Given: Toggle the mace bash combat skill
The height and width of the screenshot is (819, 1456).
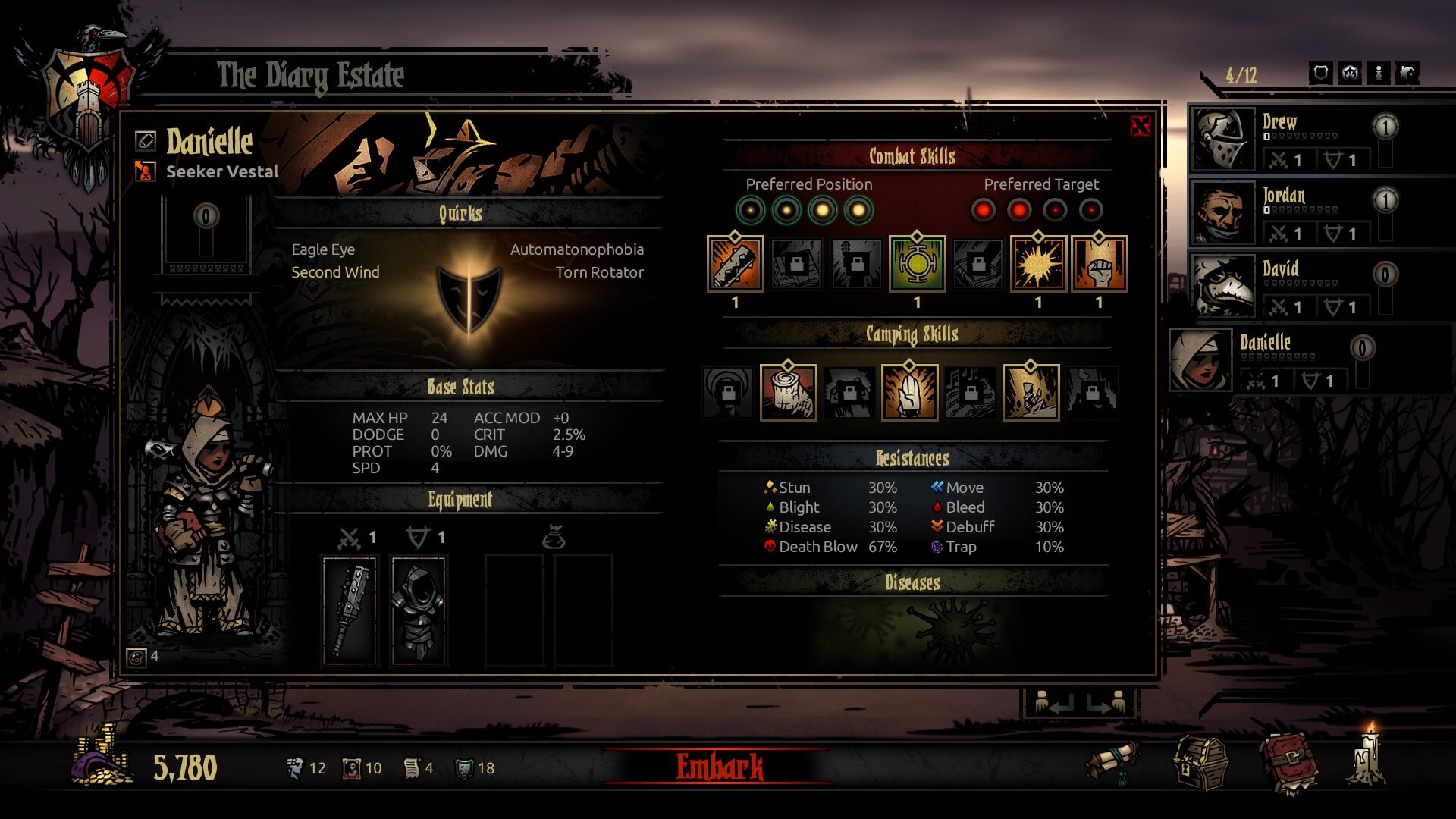Looking at the screenshot, I should click(x=735, y=264).
